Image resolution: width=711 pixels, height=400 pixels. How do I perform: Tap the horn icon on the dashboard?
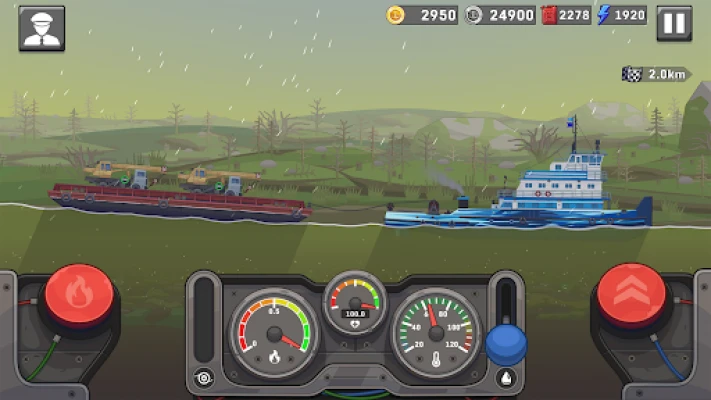[205, 378]
